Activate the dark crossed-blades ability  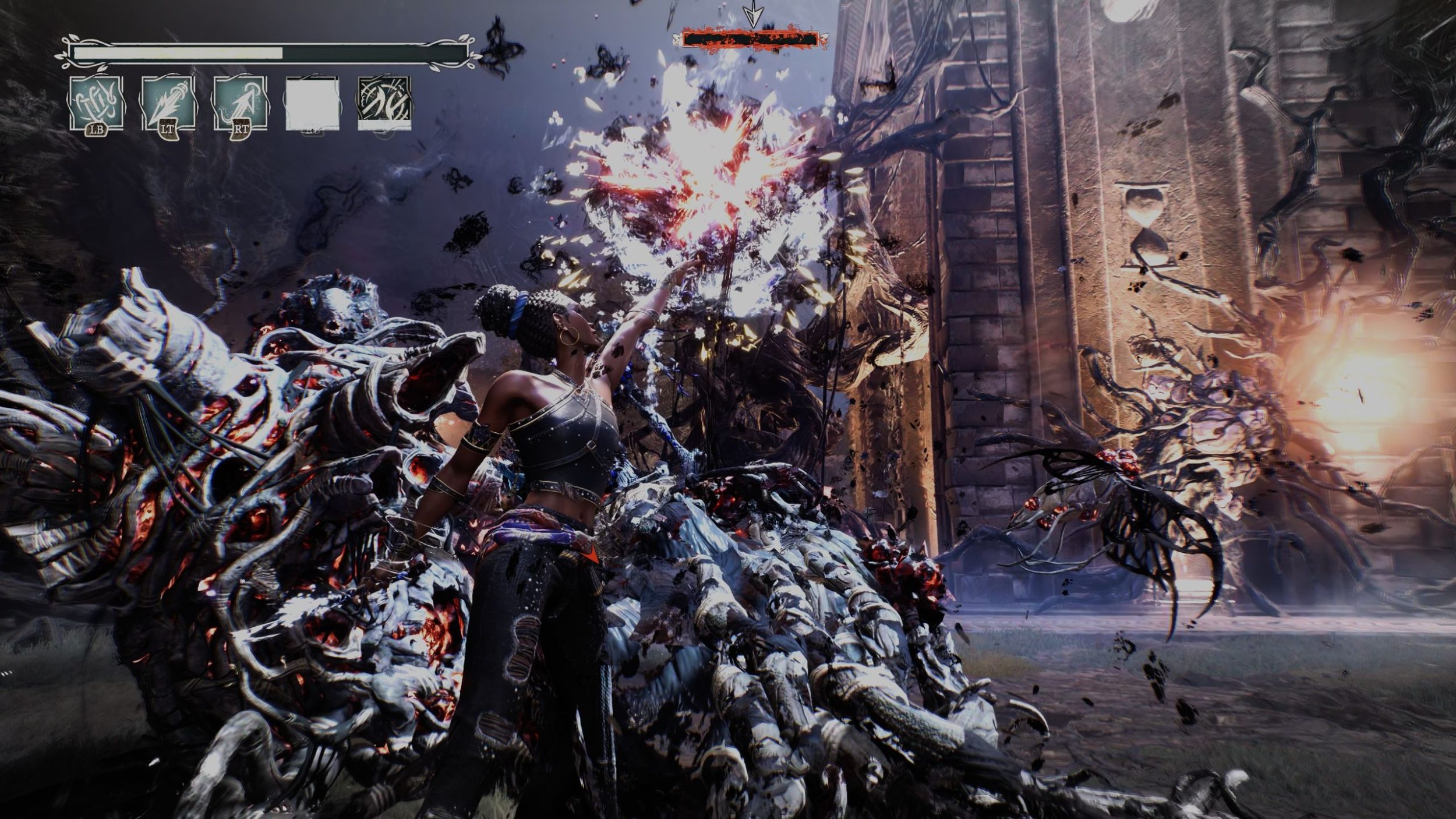point(384,103)
